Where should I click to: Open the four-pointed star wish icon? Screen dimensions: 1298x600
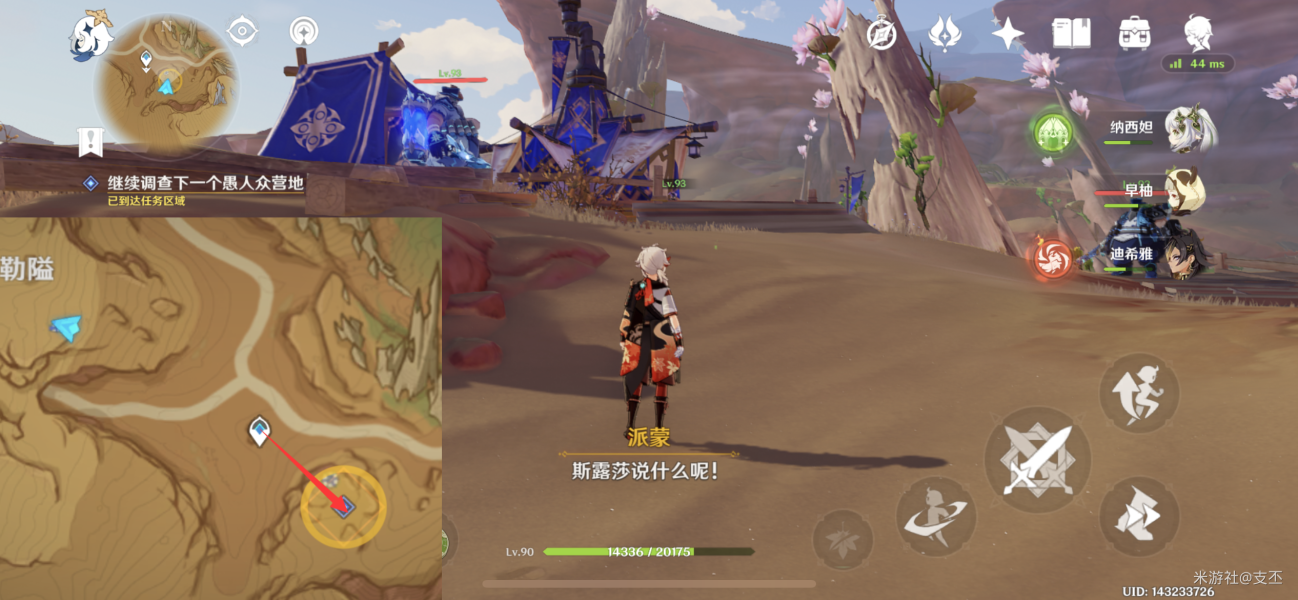click(1007, 34)
